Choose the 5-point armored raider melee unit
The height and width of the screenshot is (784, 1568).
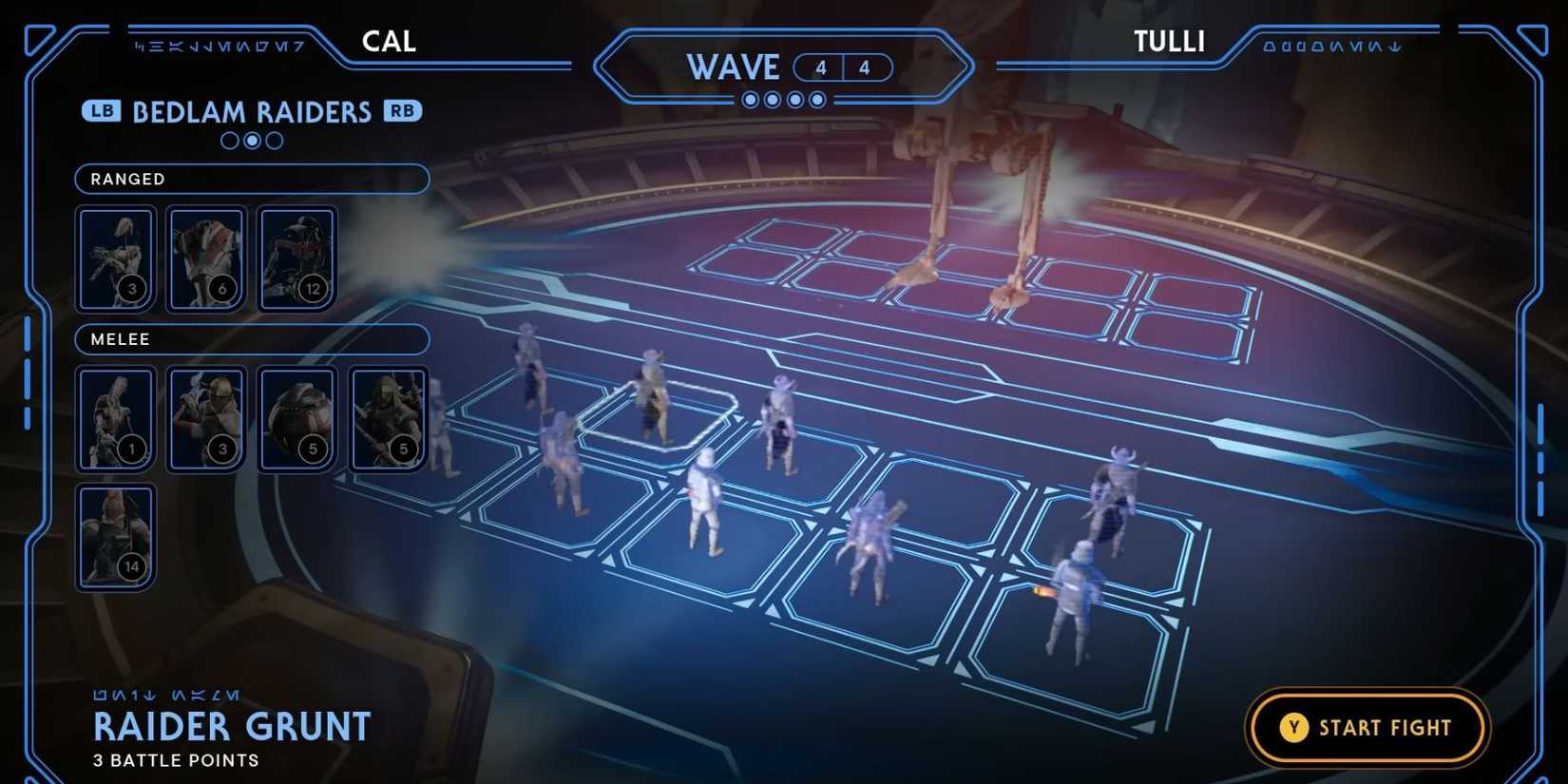389,417
